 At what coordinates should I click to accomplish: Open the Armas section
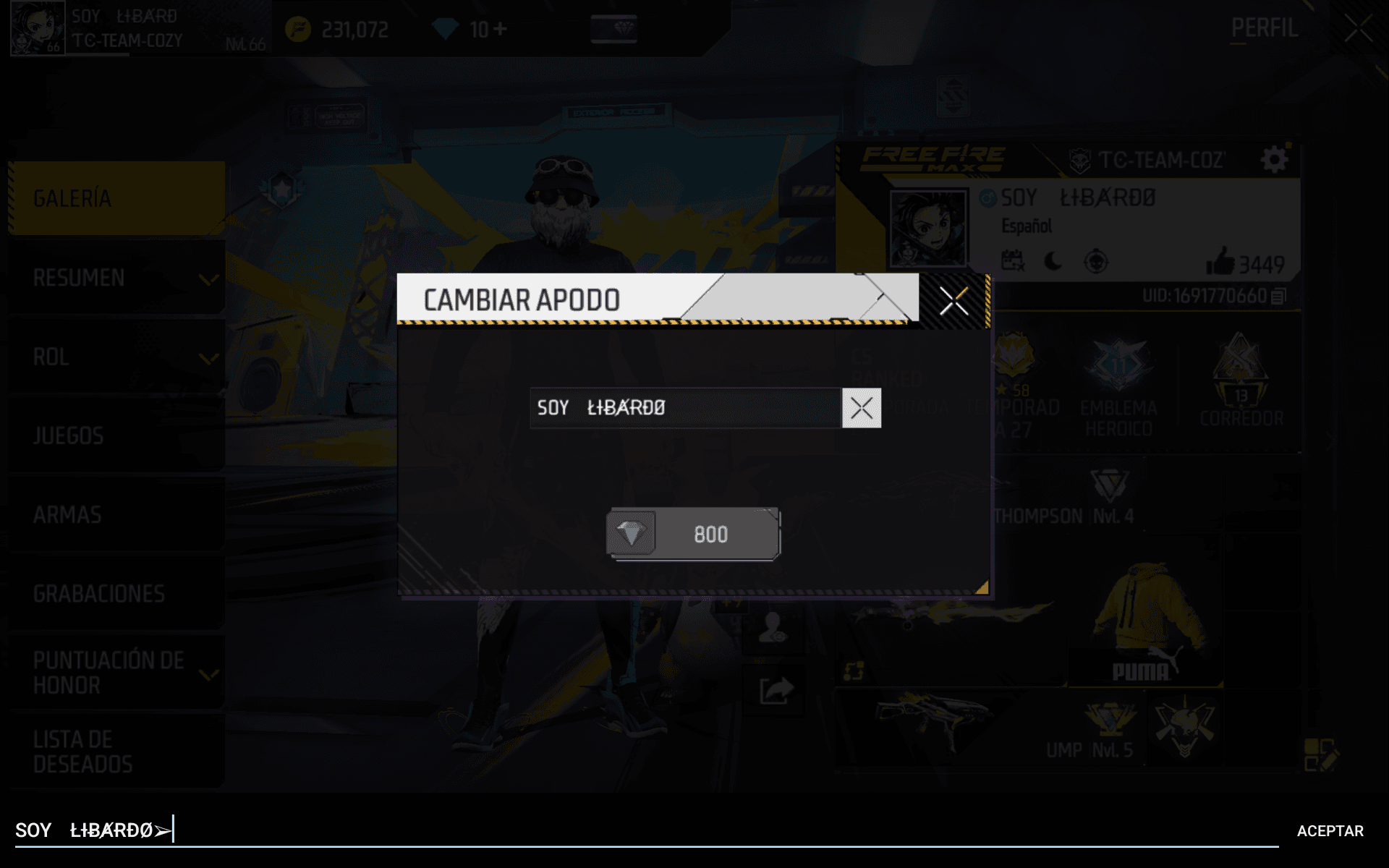point(116,514)
